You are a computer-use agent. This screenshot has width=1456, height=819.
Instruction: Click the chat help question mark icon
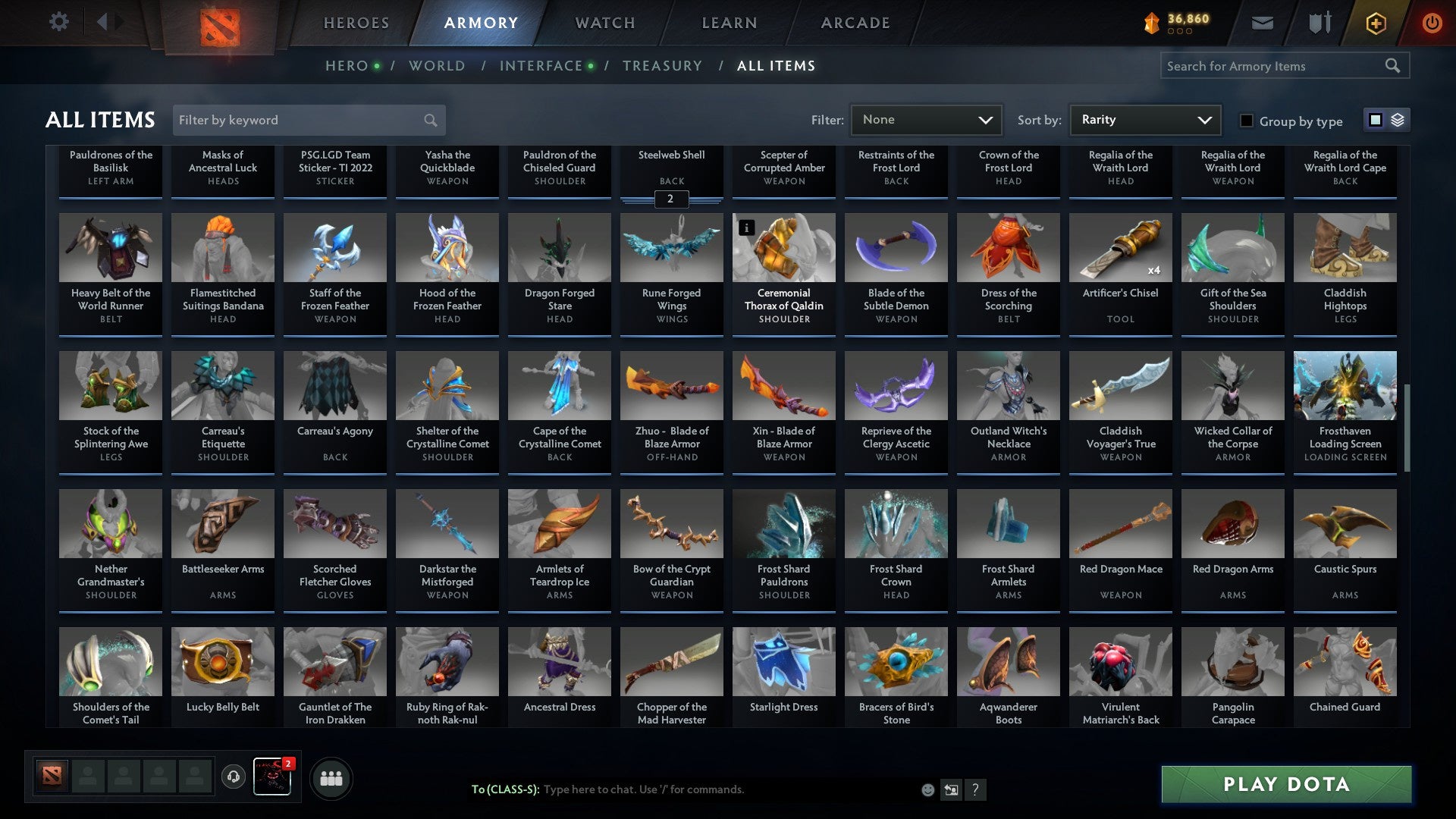[x=976, y=789]
